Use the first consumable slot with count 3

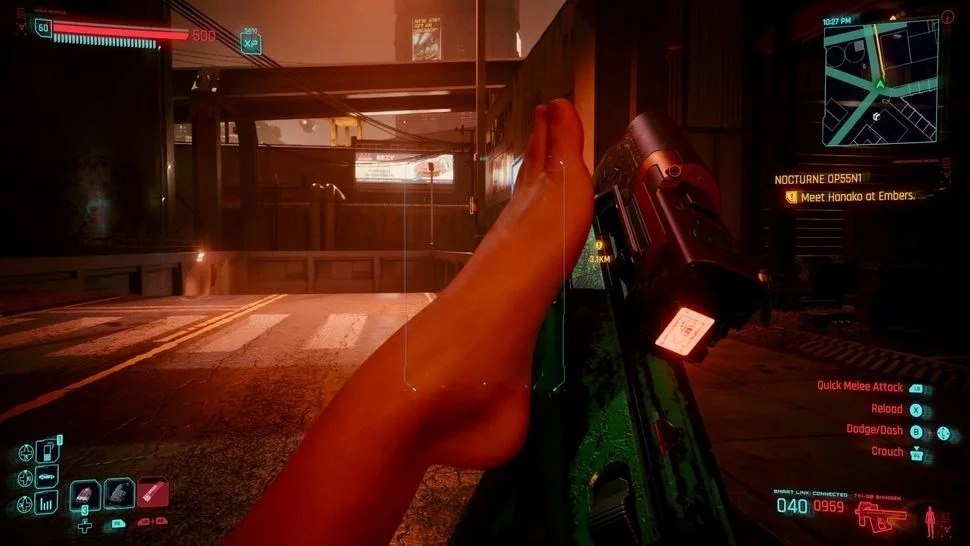pyautogui.click(x=84, y=493)
